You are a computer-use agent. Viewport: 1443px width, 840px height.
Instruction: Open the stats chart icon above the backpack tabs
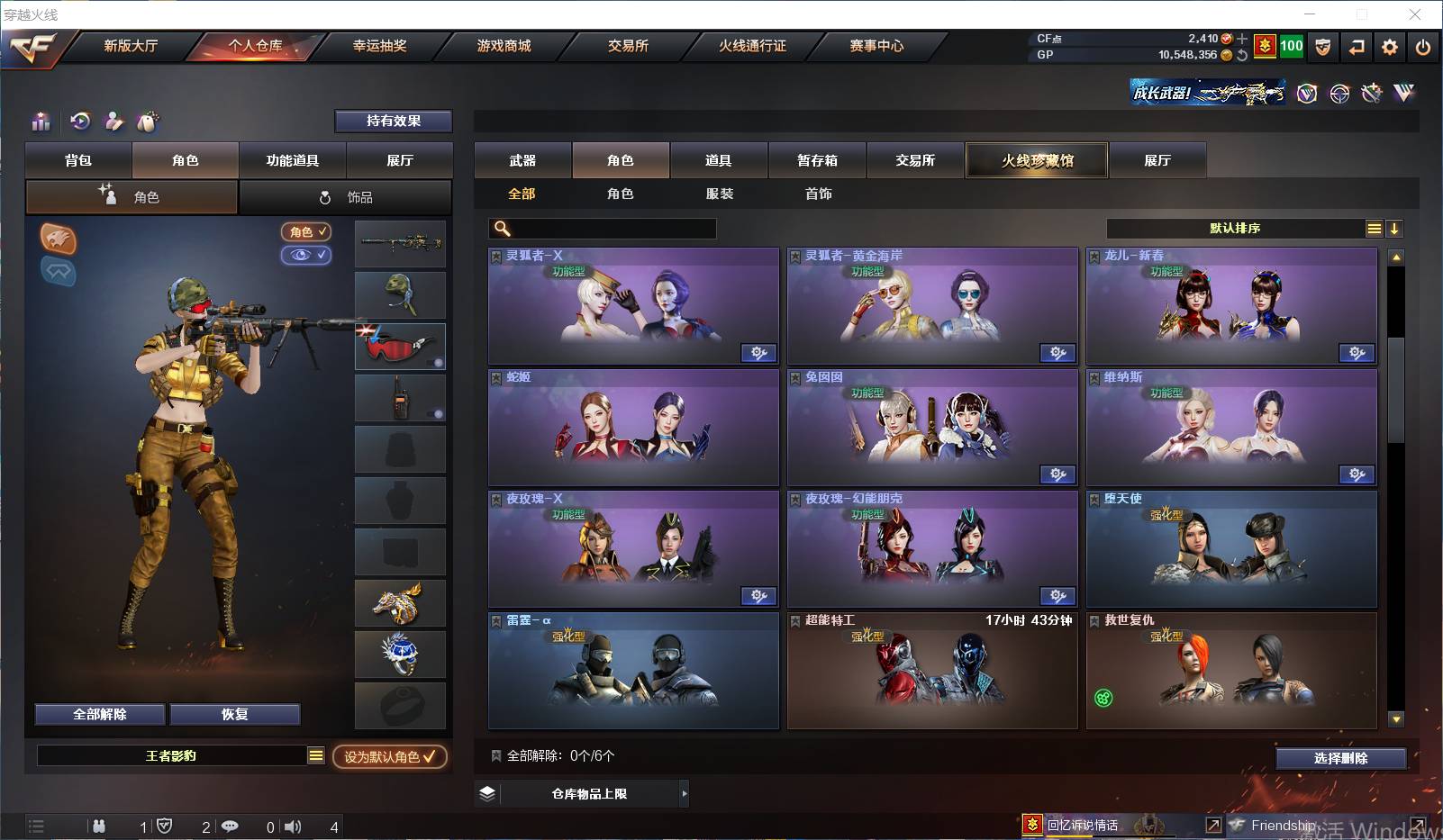(41, 122)
